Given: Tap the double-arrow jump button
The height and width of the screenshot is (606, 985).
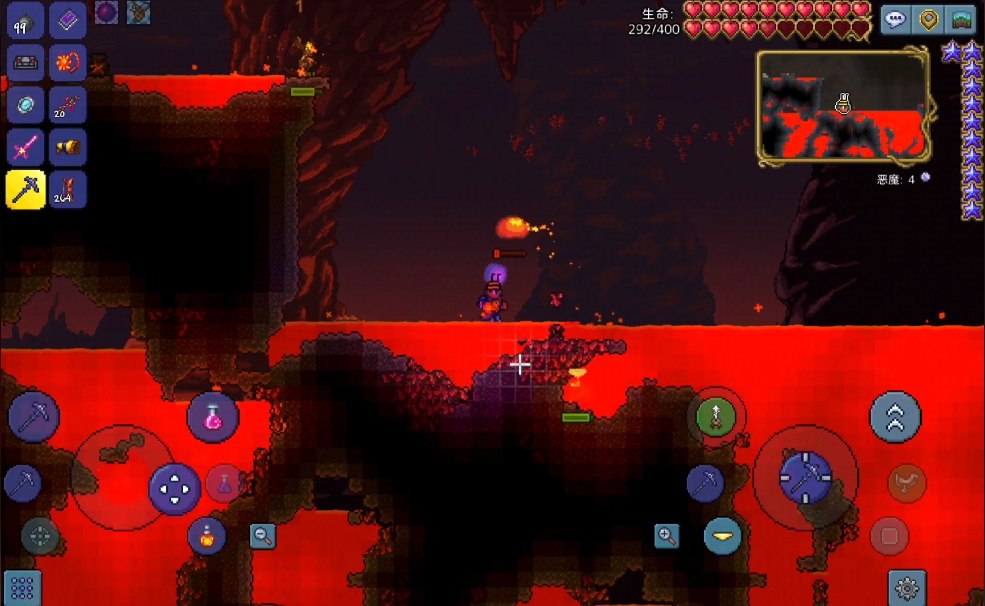Looking at the screenshot, I should tap(895, 417).
